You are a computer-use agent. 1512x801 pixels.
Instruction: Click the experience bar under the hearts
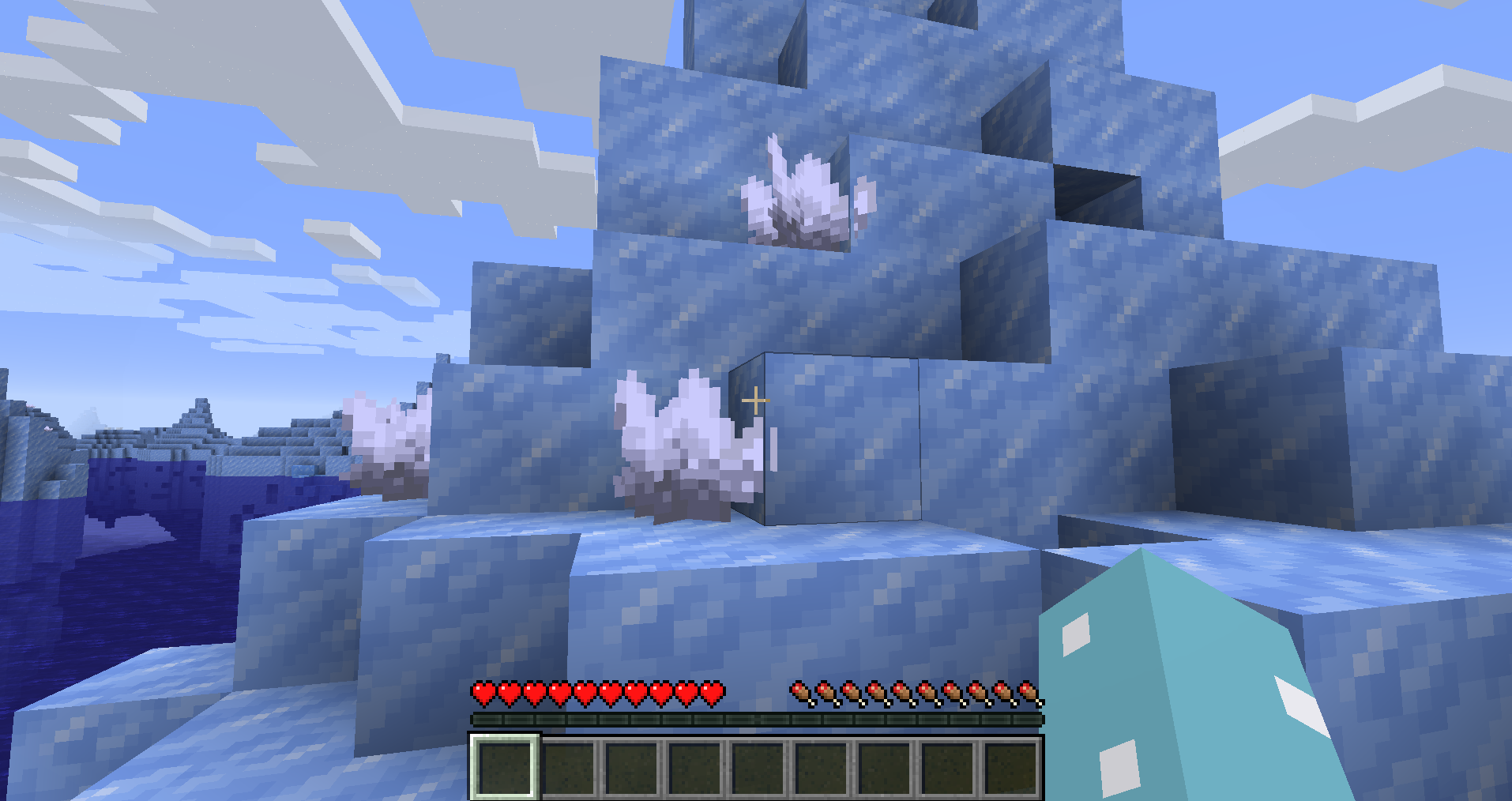[754, 719]
